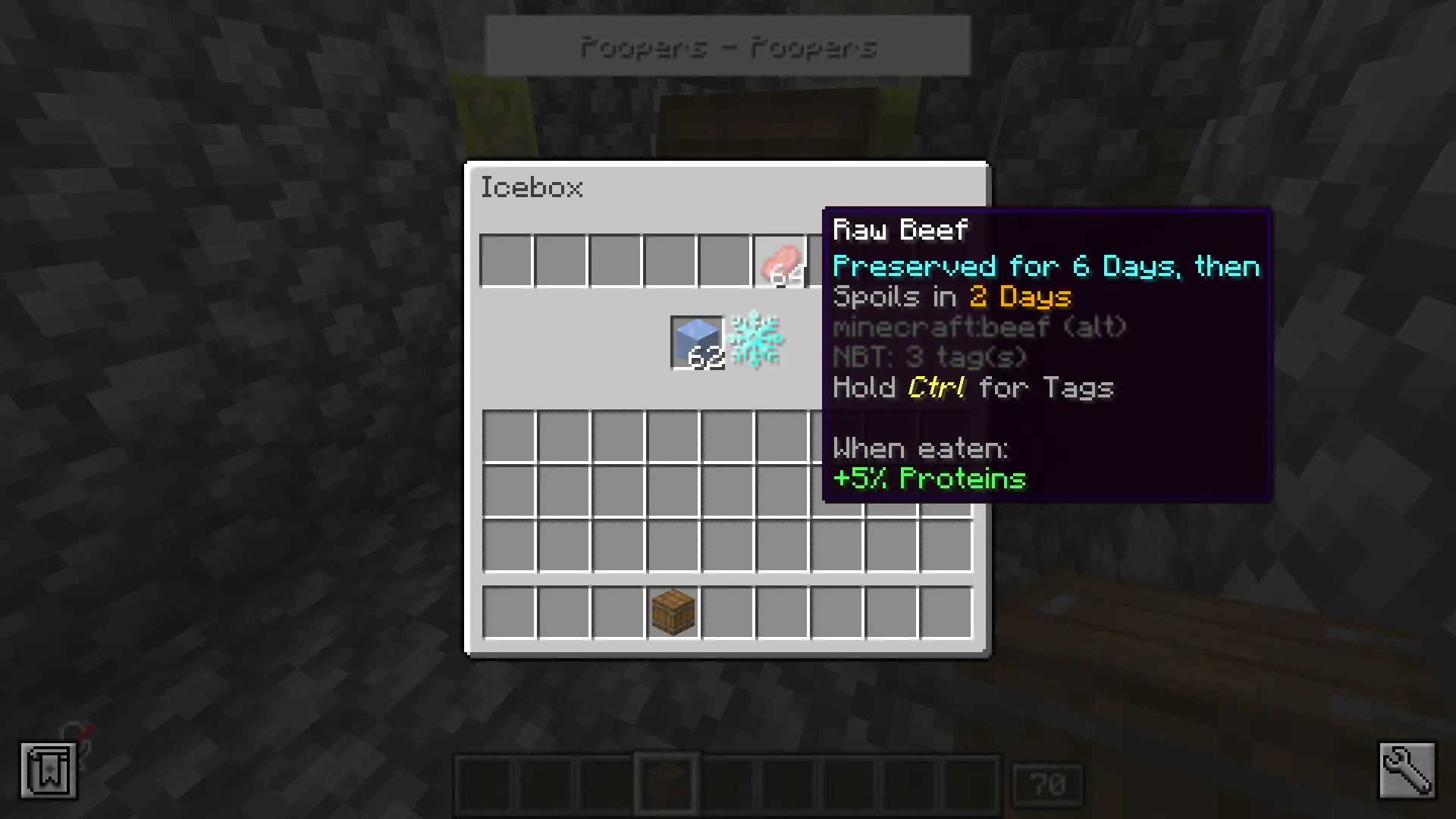1456x819 pixels.
Task: Open the guide book button bottom-left
Action: coord(49,770)
